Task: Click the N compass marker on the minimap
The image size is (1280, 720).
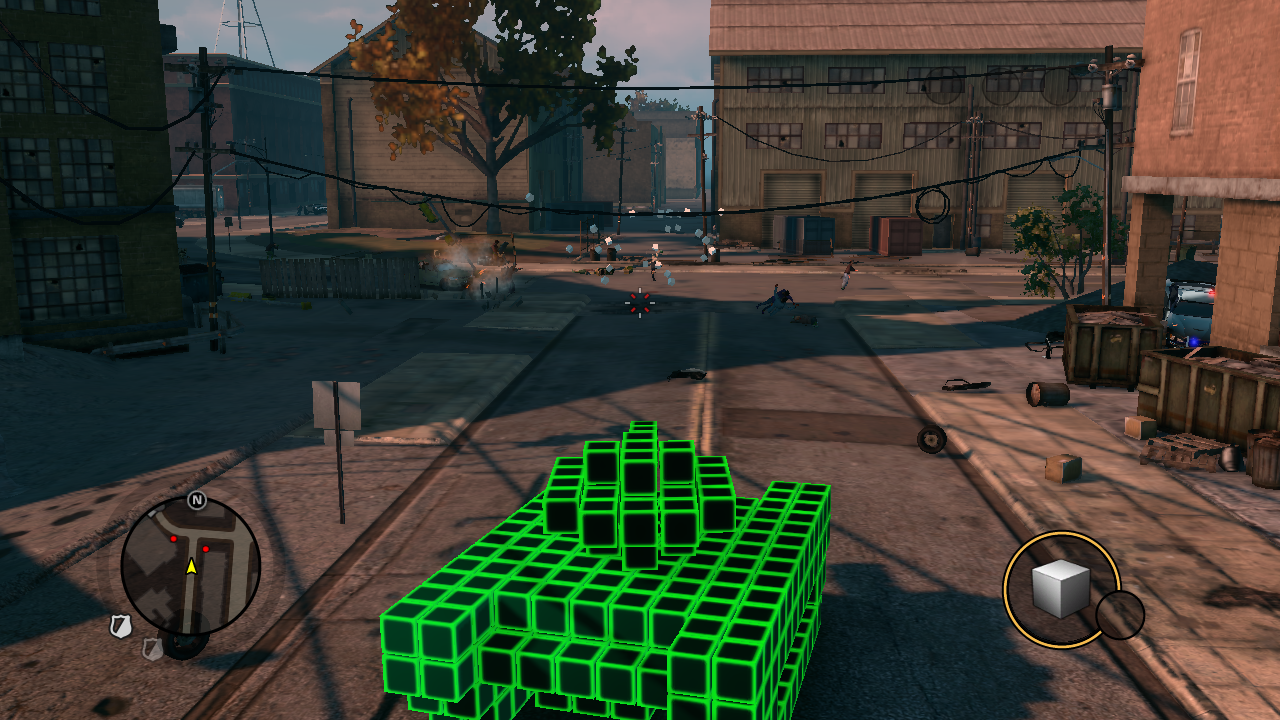Action: point(197,500)
